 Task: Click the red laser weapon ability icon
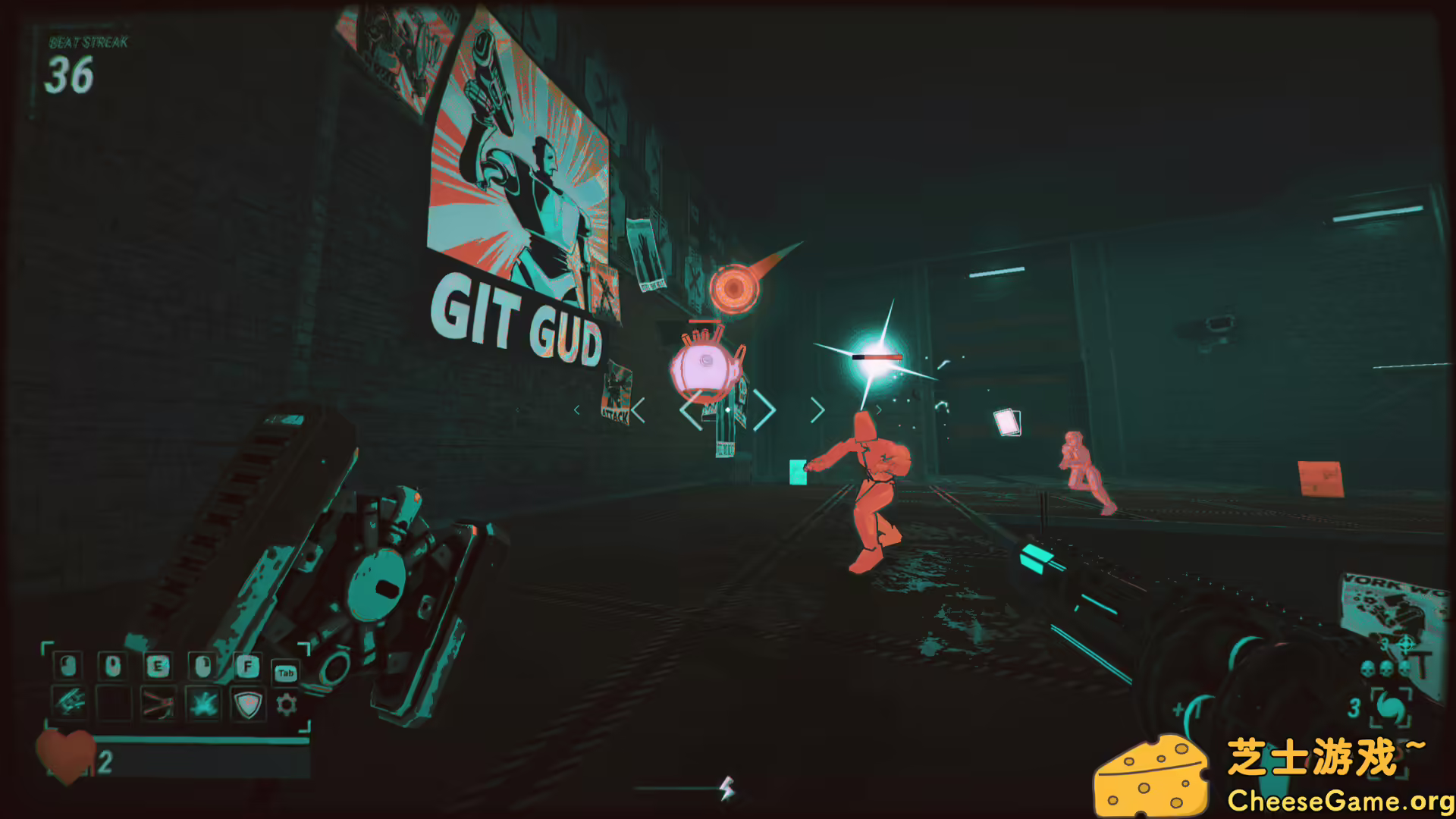[x=158, y=704]
